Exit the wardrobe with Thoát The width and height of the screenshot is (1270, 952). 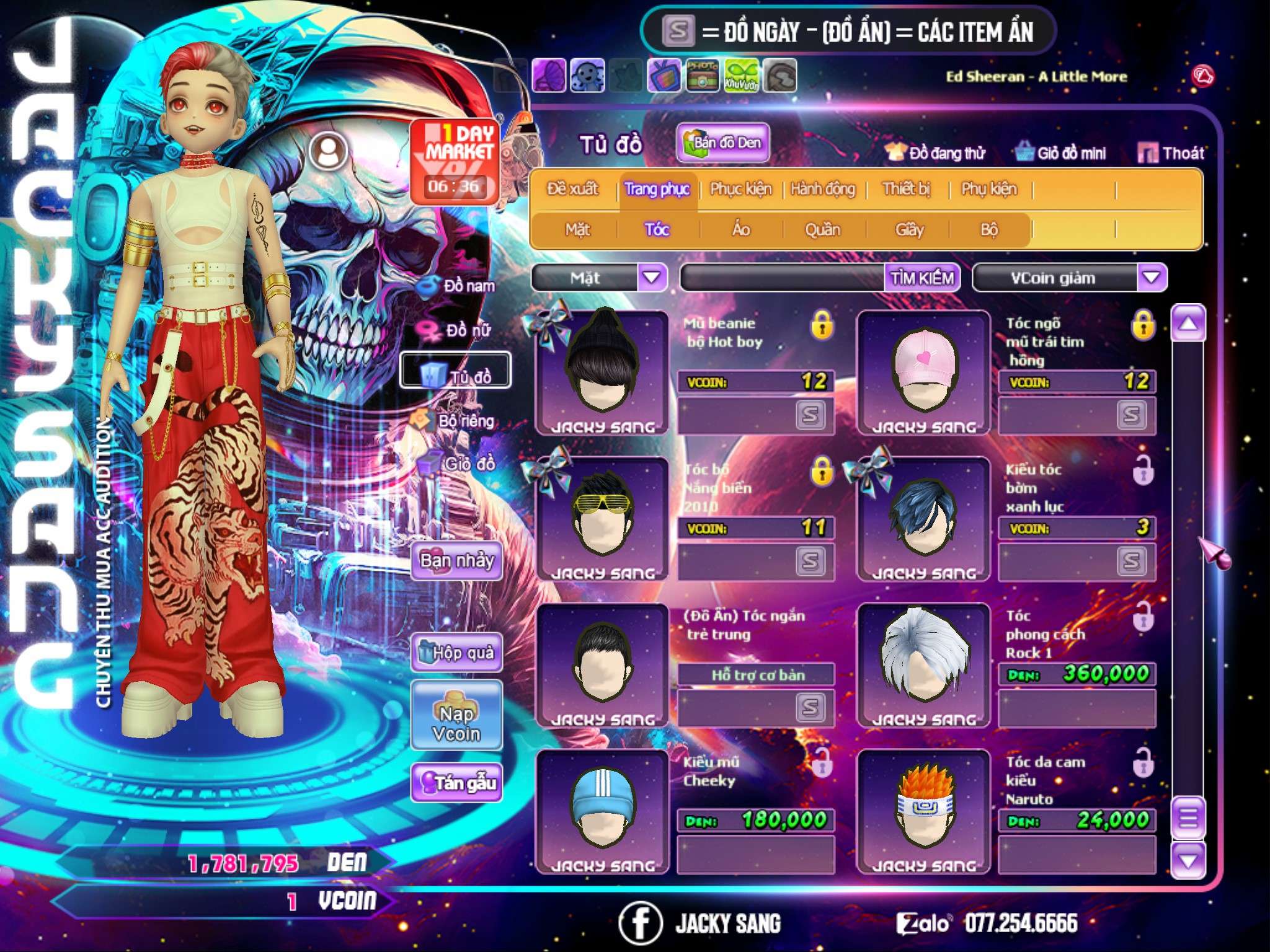click(x=1171, y=152)
